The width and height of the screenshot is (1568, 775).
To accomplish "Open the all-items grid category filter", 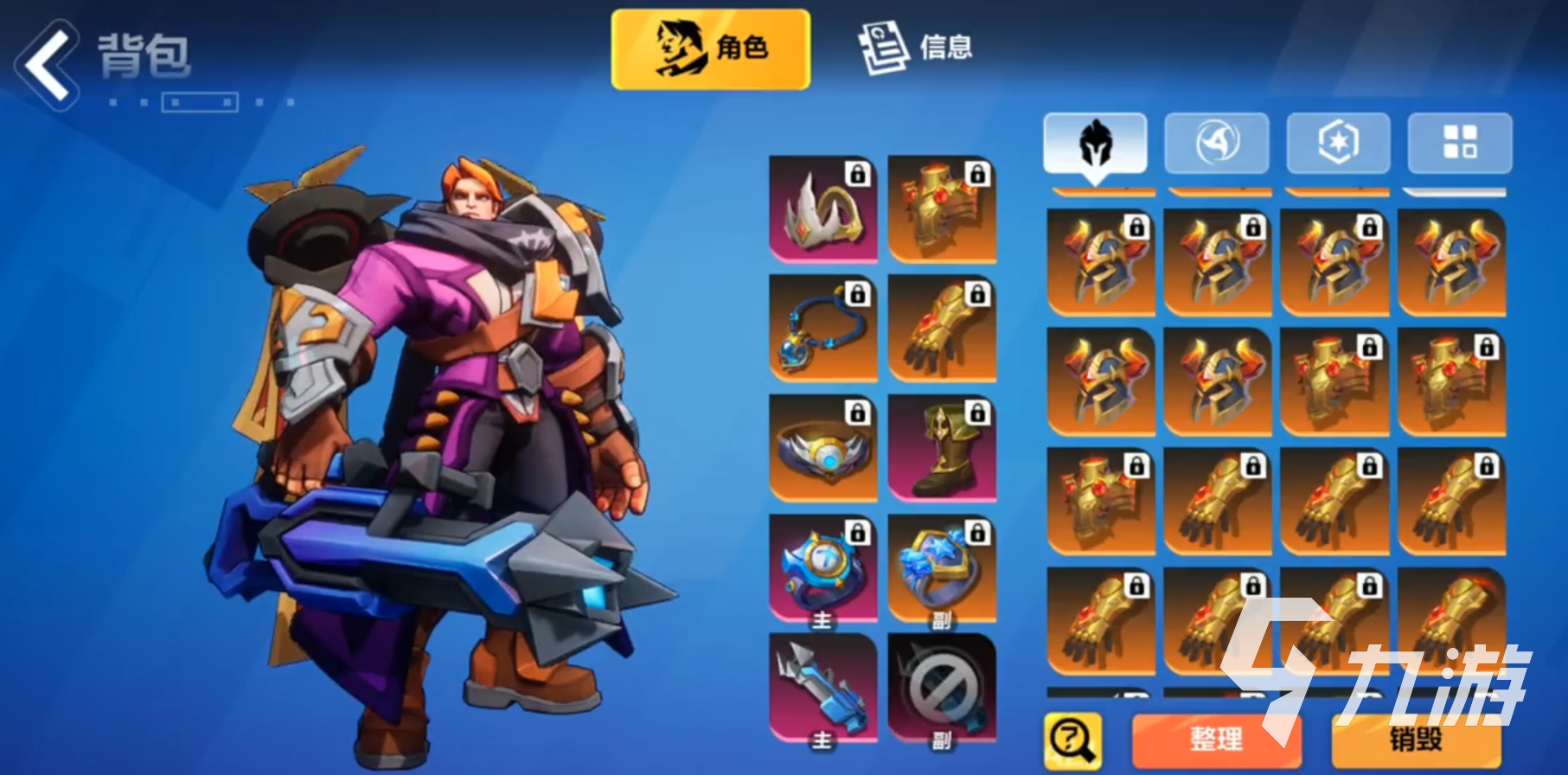I will [x=1460, y=144].
